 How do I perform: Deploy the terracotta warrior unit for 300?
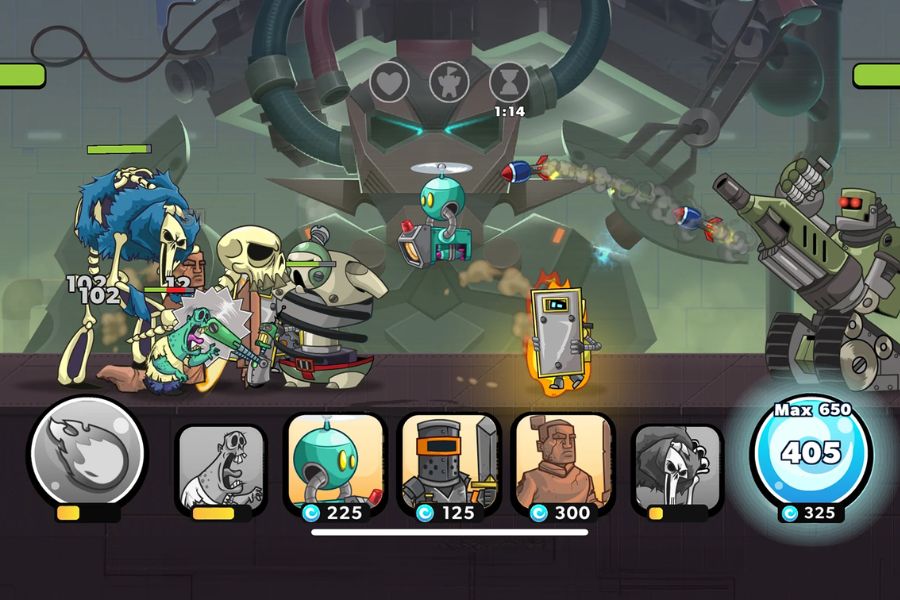point(562,462)
